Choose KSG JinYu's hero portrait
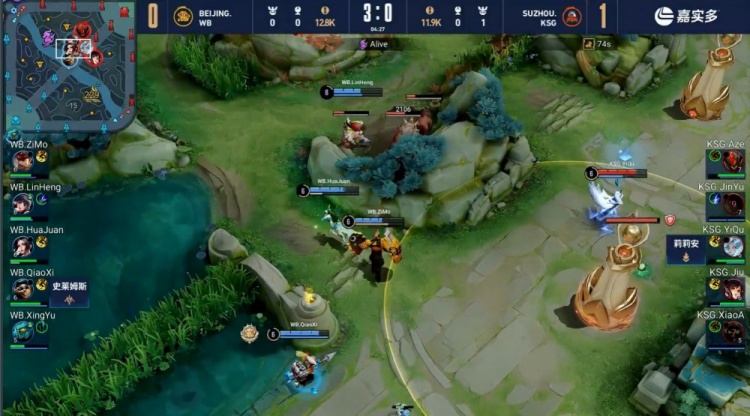The width and height of the screenshot is (750, 416). [727, 204]
